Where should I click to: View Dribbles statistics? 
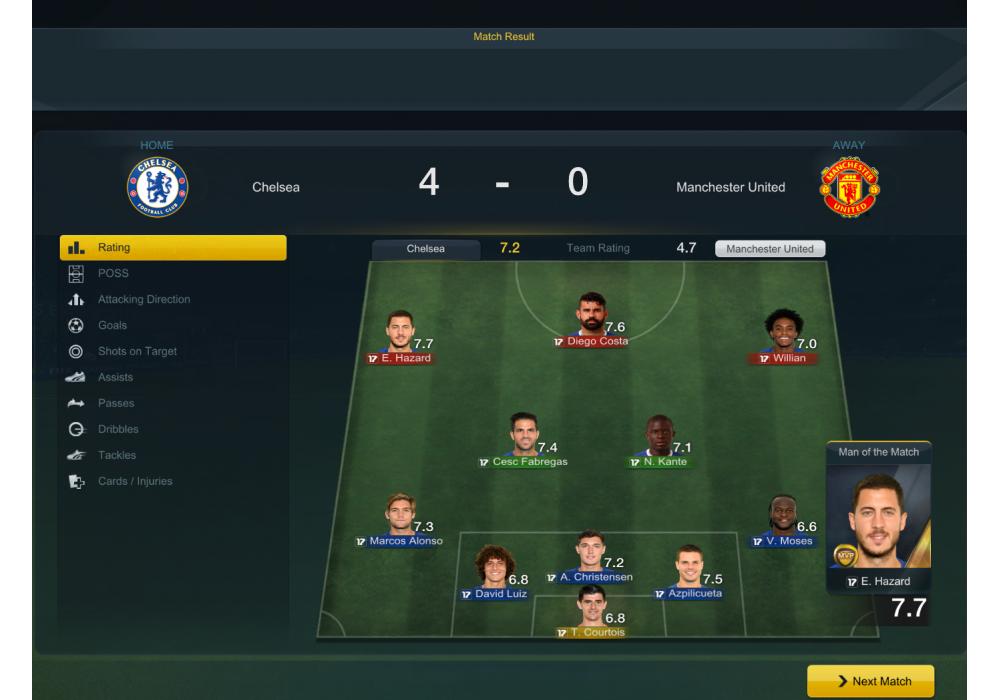point(118,429)
